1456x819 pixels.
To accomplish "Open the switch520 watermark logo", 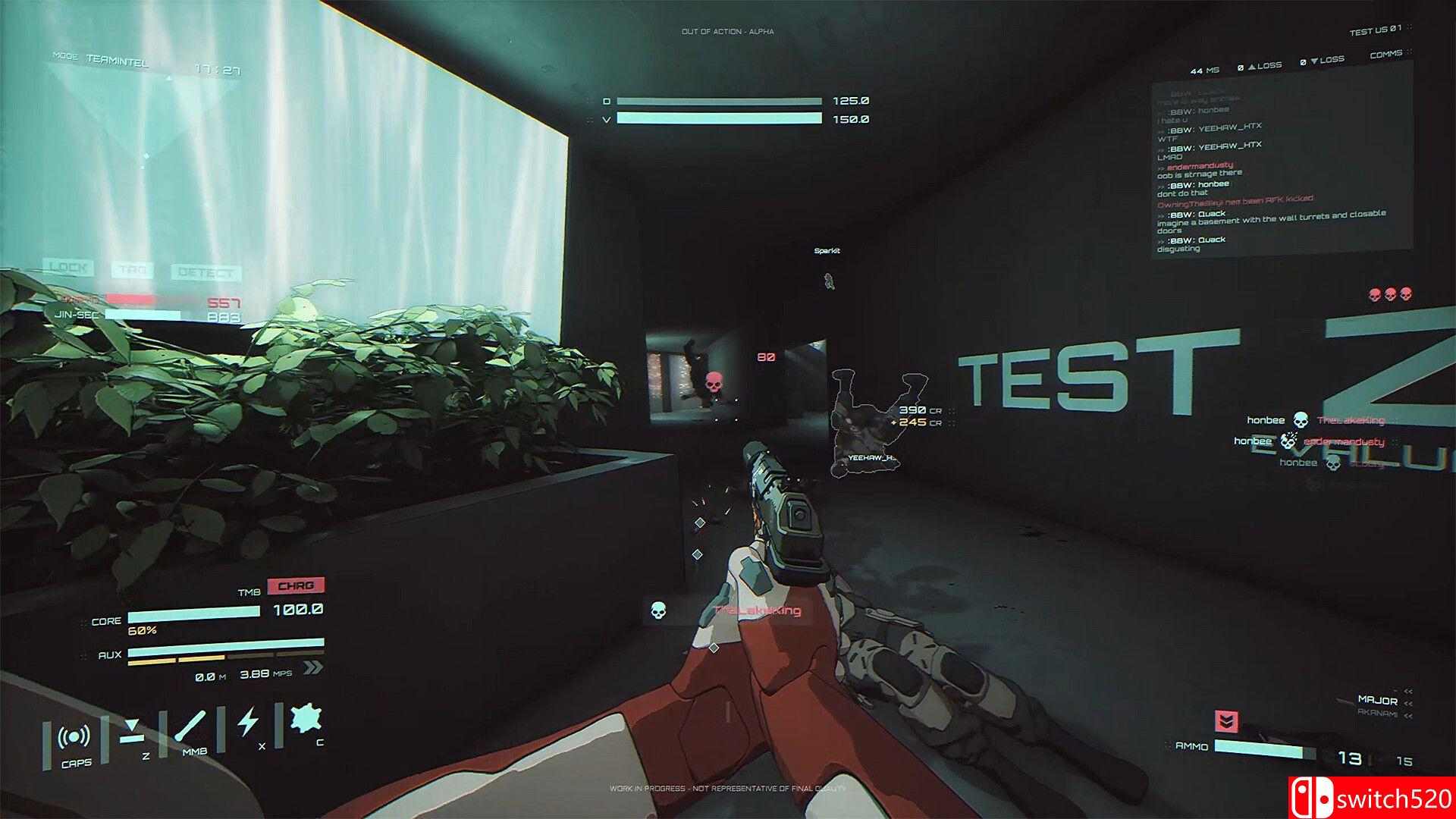I will (1372, 798).
